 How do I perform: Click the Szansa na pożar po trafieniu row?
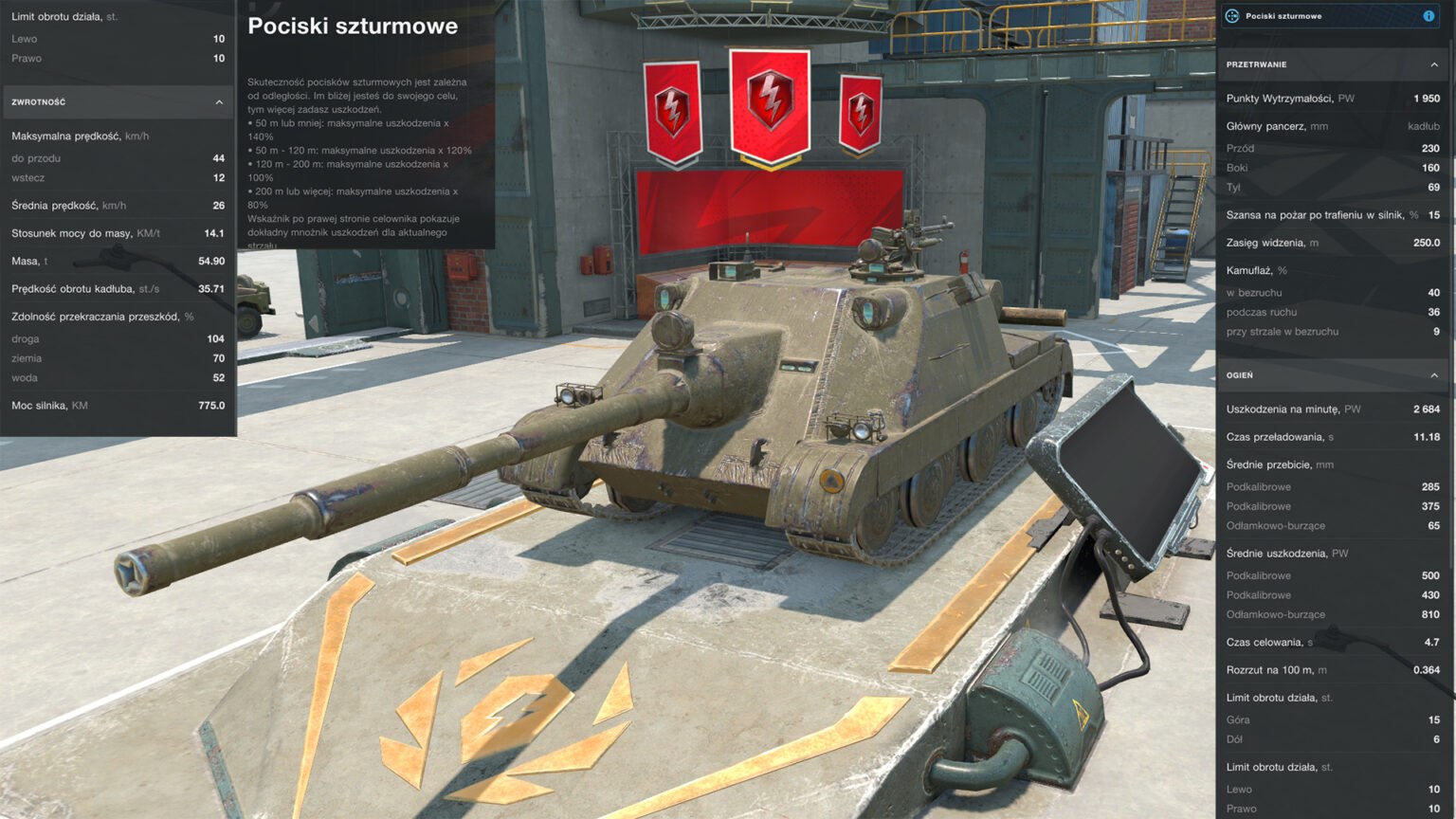(1327, 215)
